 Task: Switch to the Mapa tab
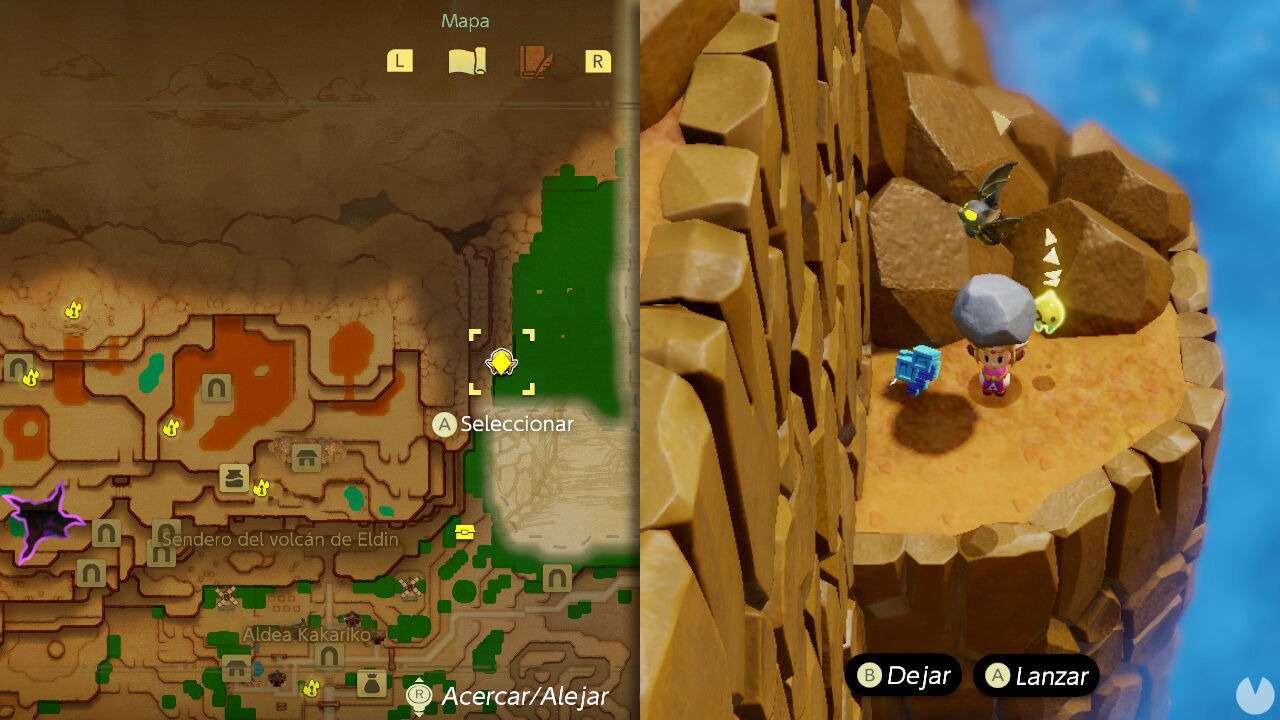tap(466, 20)
